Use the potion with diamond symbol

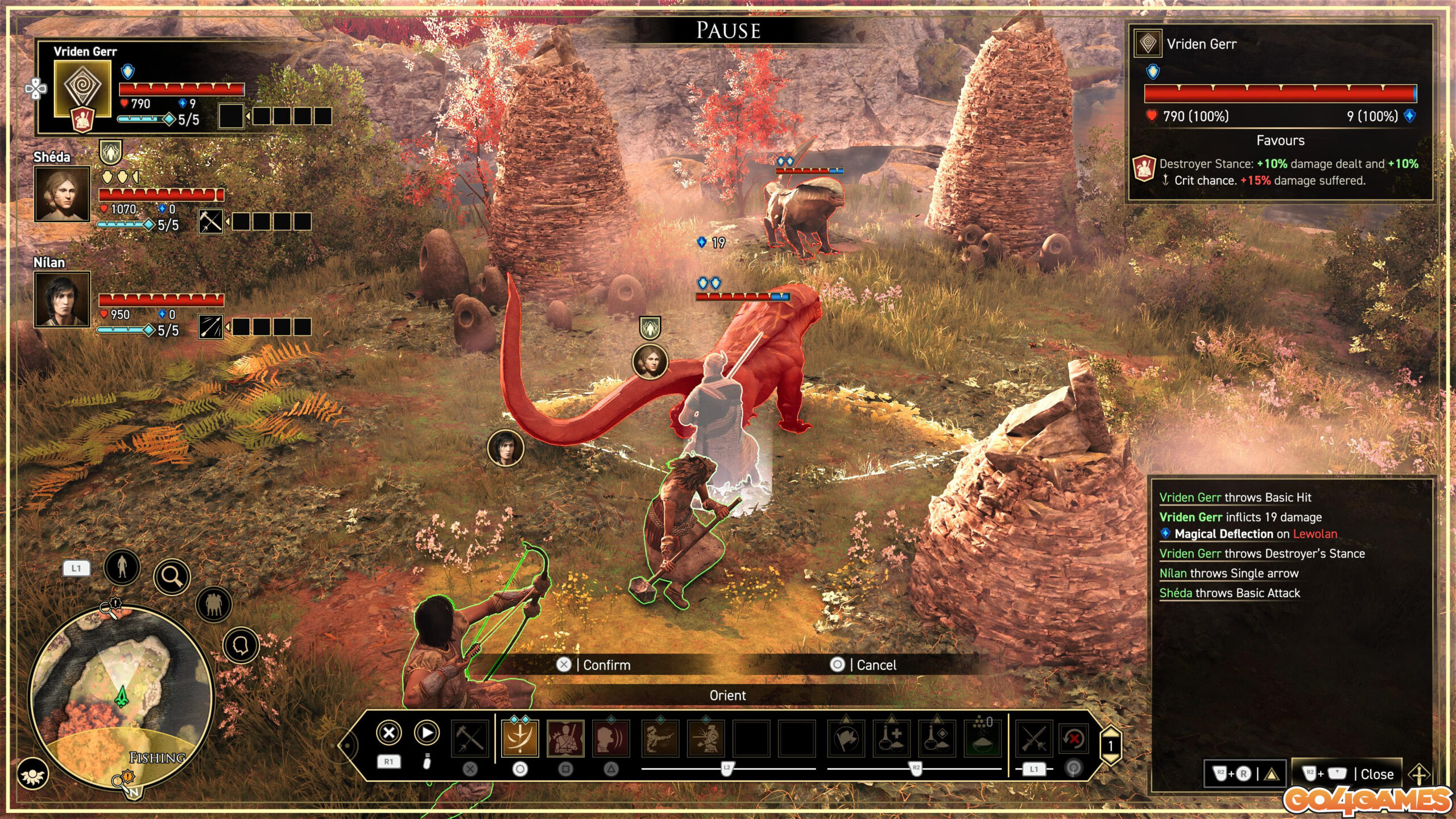pos(937,738)
